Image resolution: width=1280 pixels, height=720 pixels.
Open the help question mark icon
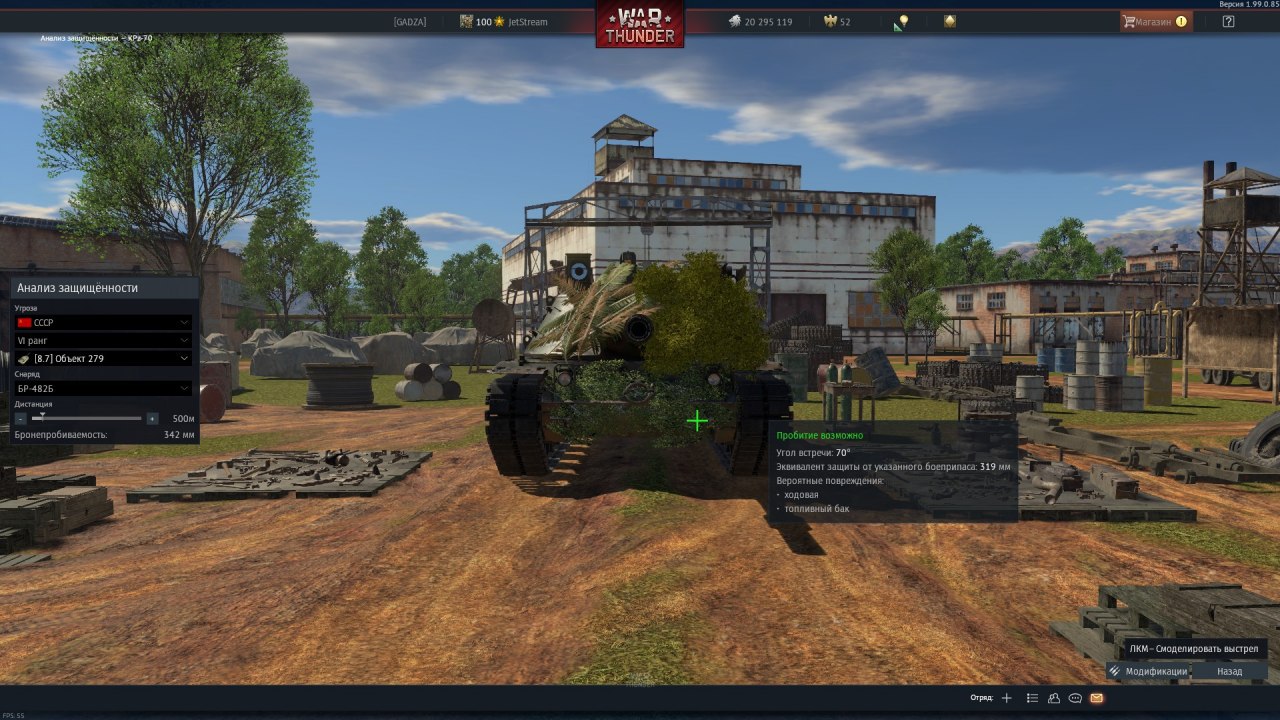click(1228, 21)
